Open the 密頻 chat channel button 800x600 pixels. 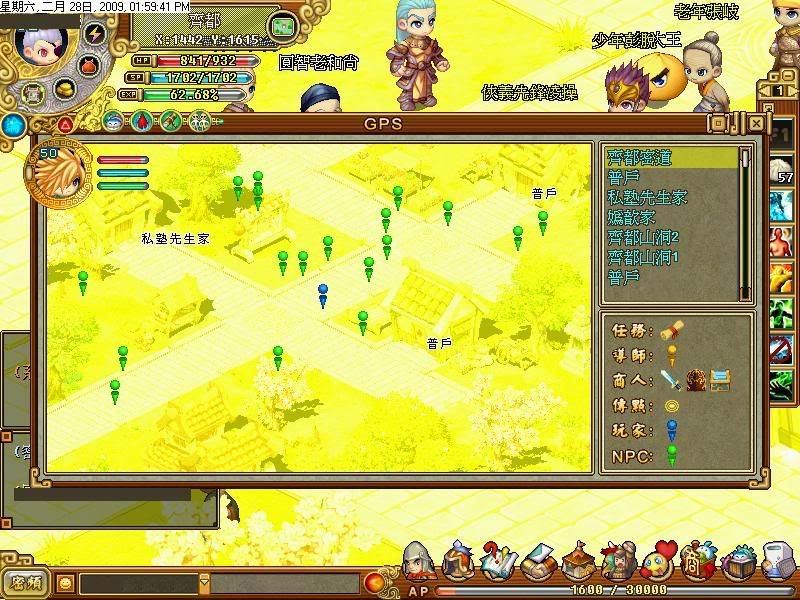[24, 581]
